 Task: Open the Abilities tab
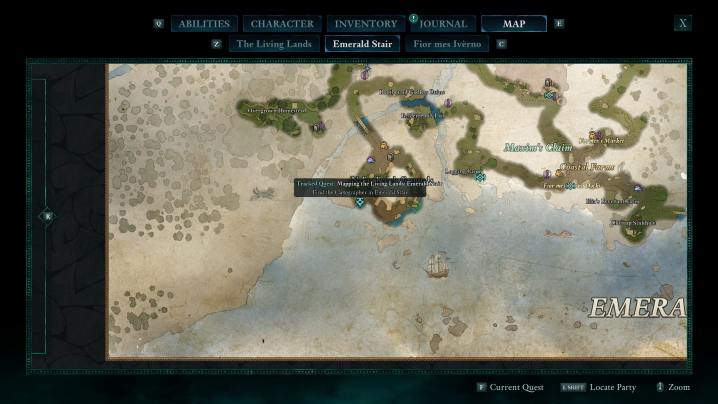[204, 24]
